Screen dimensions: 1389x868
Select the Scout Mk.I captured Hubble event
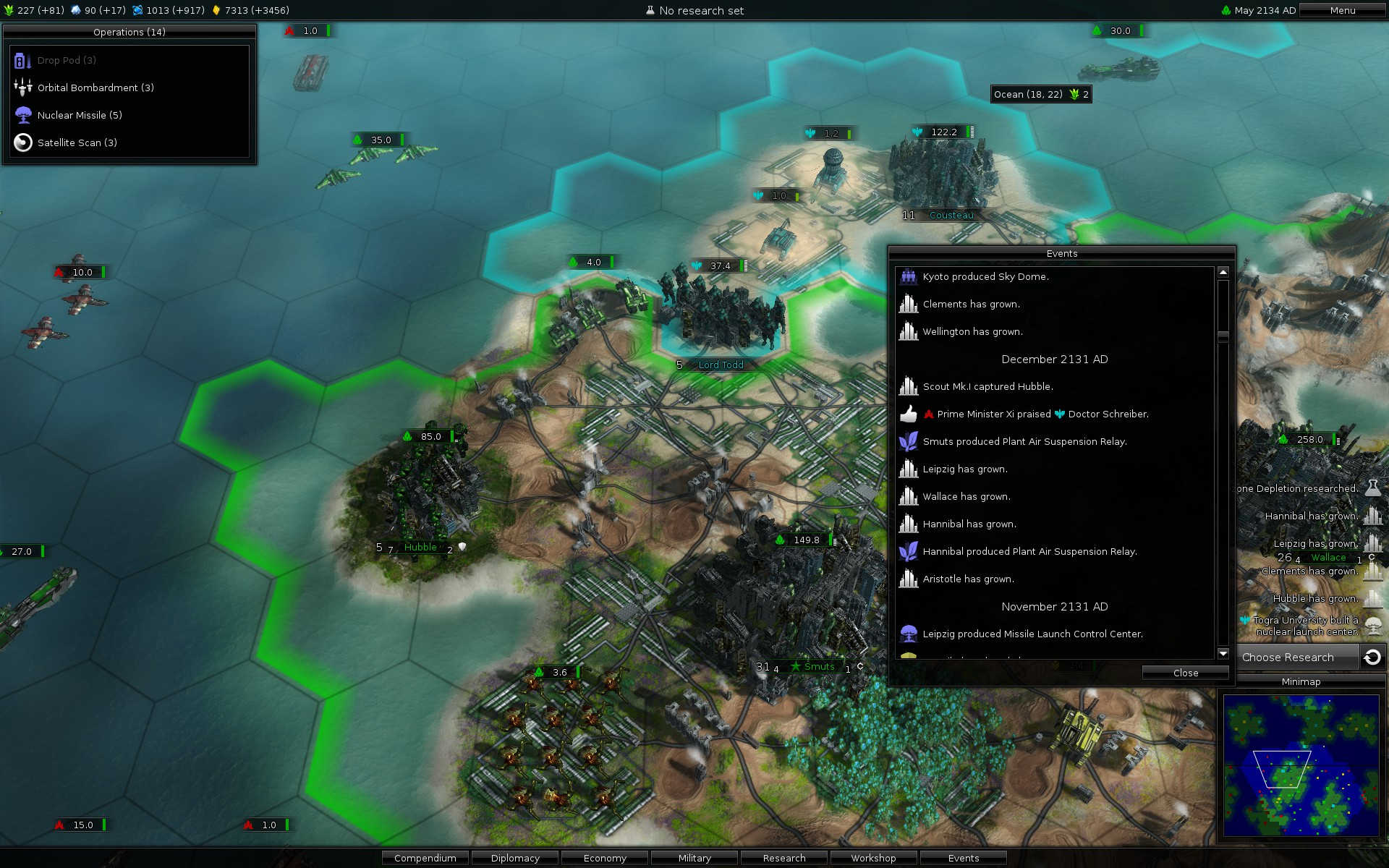(987, 386)
